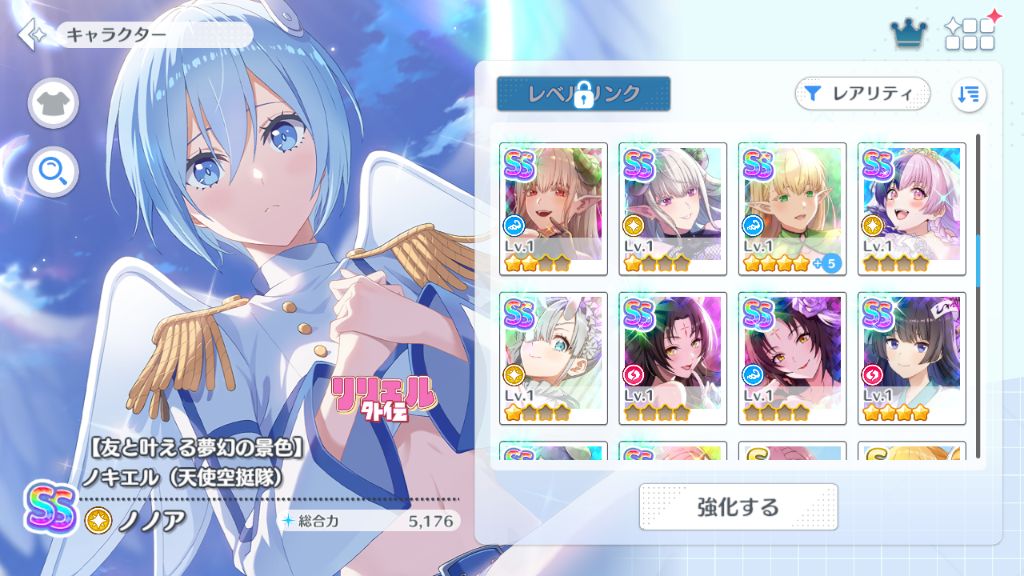Open the costume shirt icon
This screenshot has height=576, width=1024.
pyautogui.click(x=53, y=103)
